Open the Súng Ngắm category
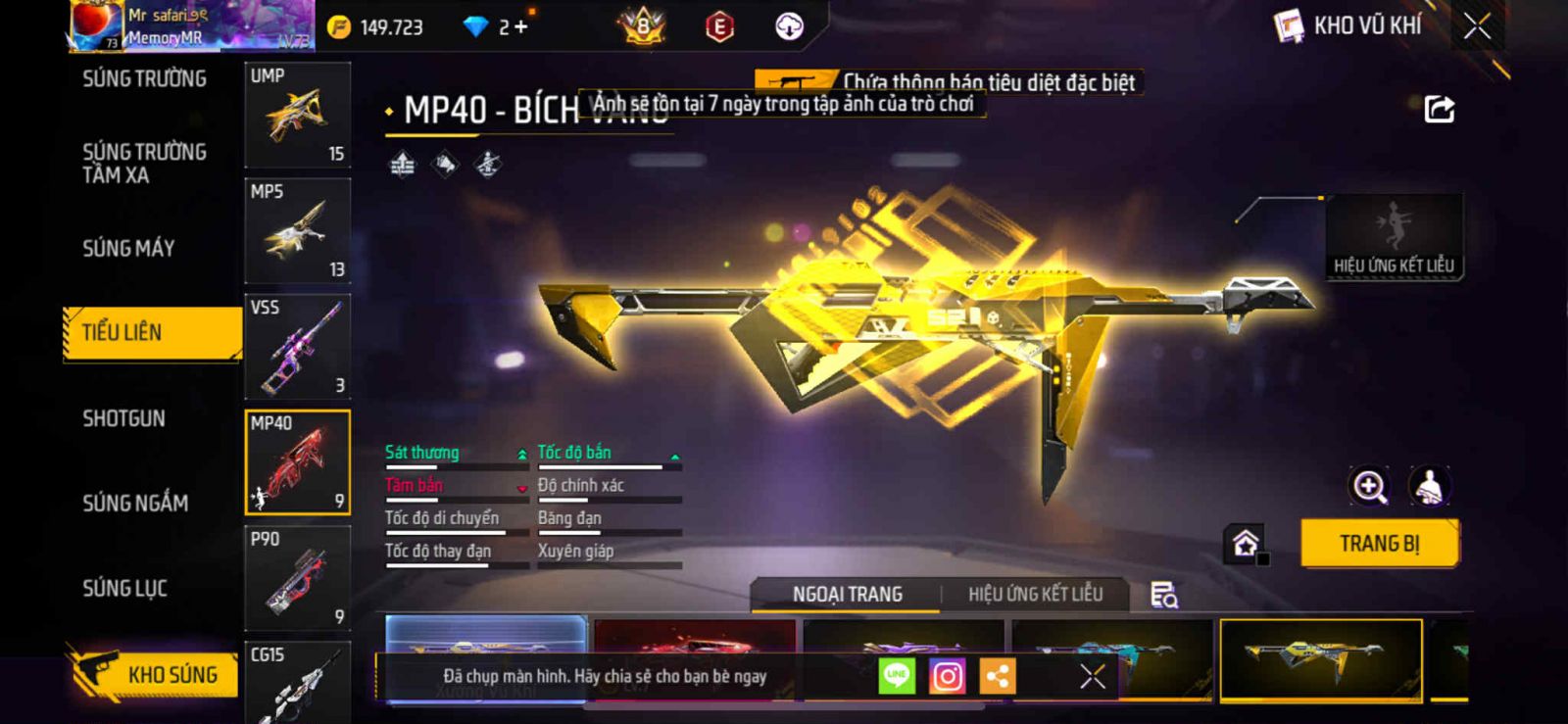The height and width of the screenshot is (724, 1568). click(135, 504)
